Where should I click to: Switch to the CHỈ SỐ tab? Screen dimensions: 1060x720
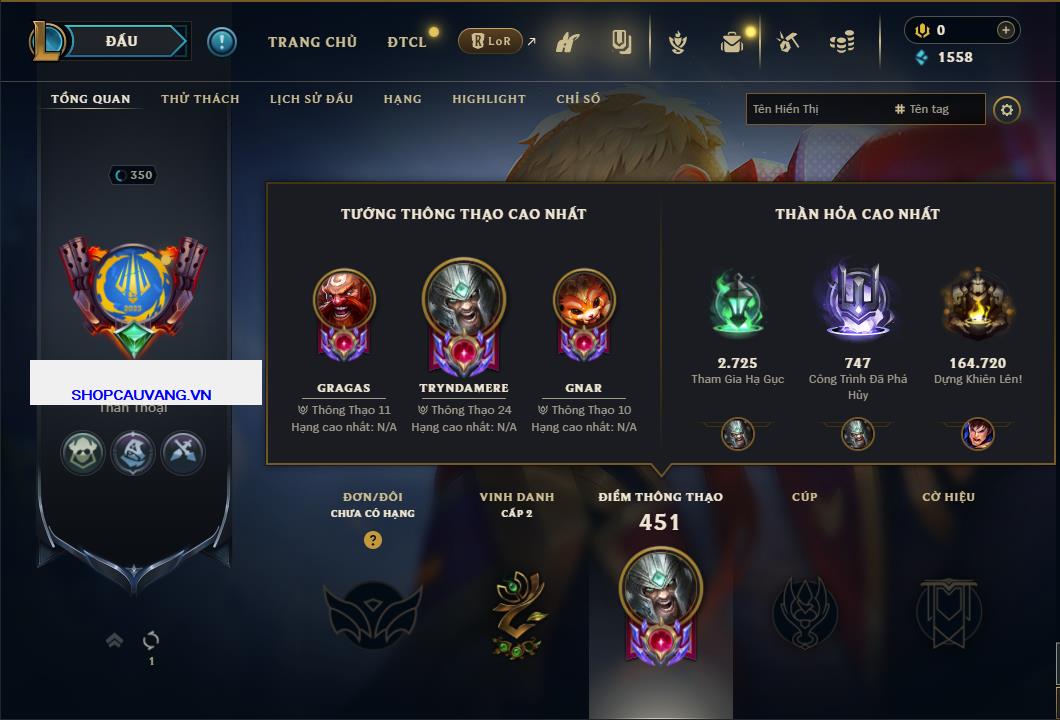(x=578, y=99)
